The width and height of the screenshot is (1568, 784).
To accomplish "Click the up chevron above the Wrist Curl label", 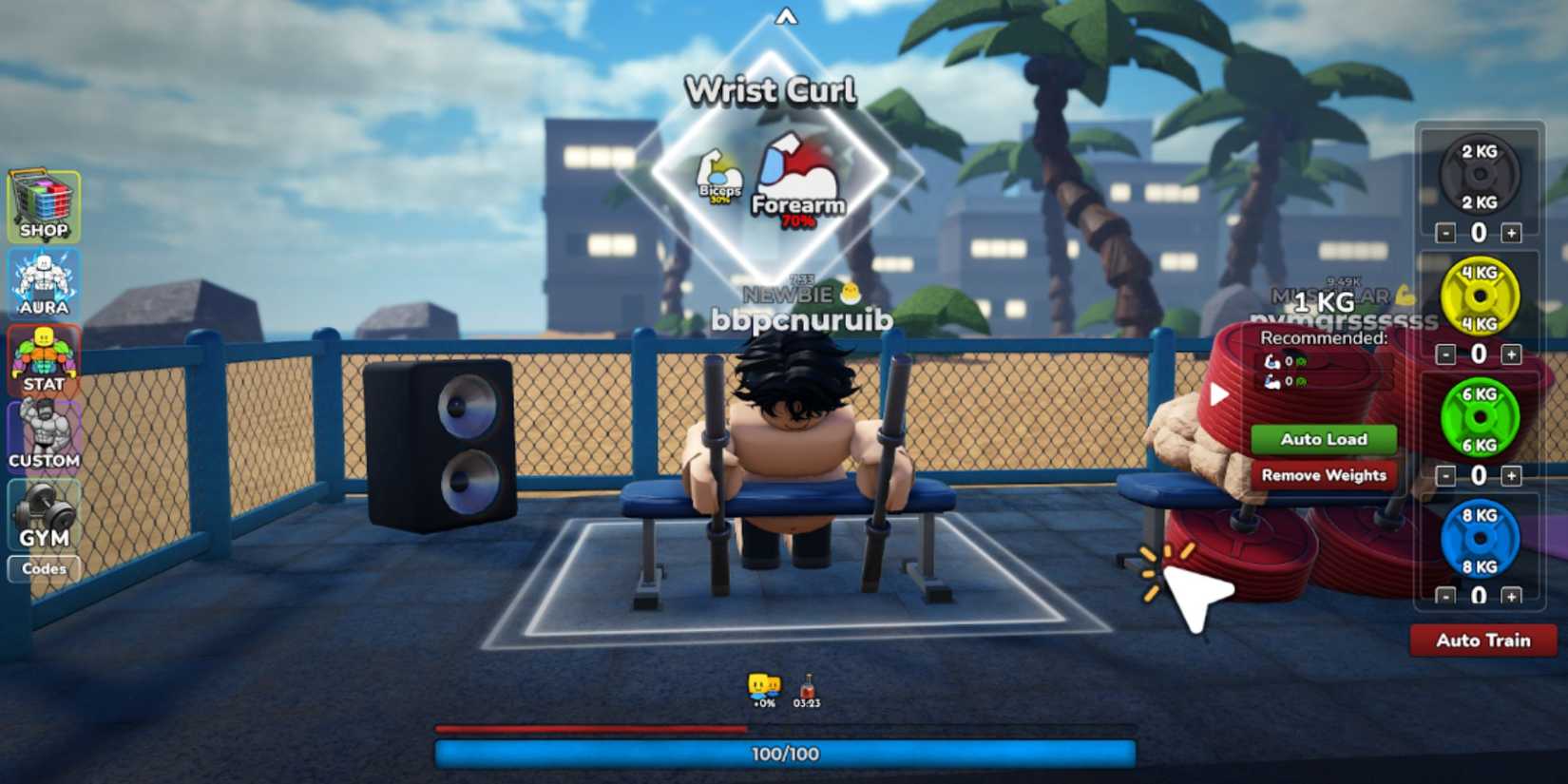I will tap(785, 17).
